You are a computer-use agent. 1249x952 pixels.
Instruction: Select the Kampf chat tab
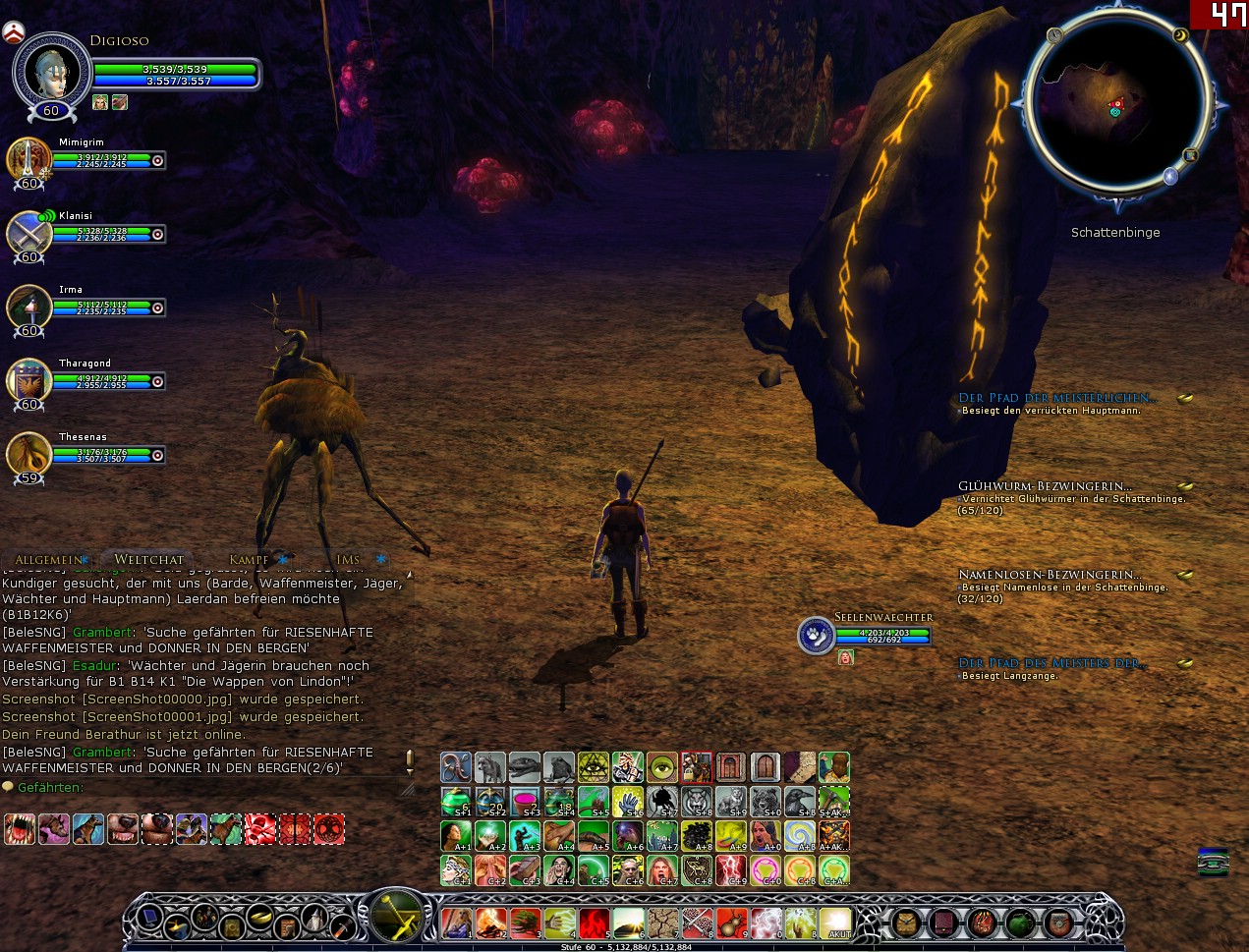(x=249, y=560)
